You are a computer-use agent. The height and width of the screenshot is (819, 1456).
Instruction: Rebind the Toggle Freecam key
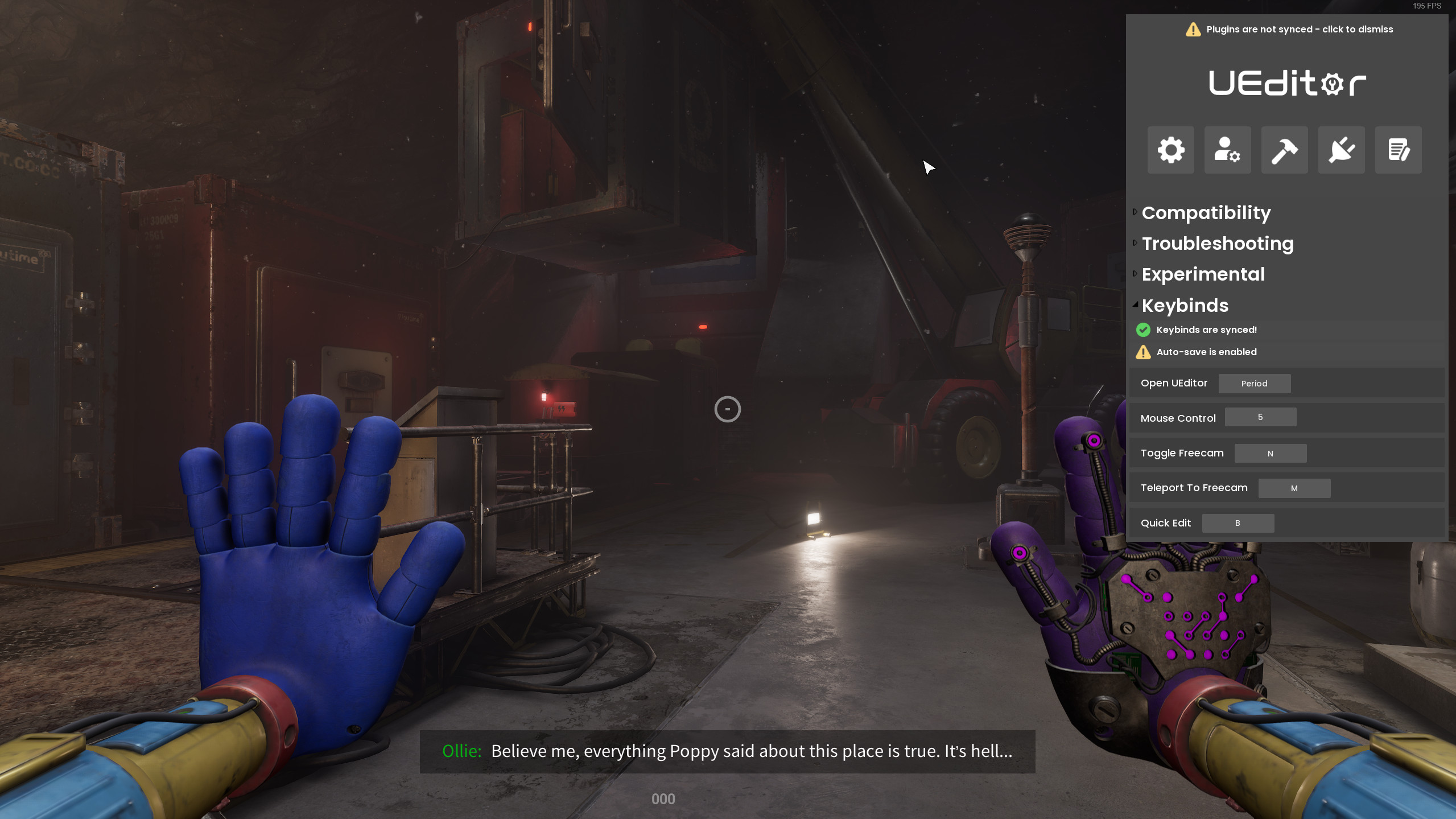[1270, 454]
